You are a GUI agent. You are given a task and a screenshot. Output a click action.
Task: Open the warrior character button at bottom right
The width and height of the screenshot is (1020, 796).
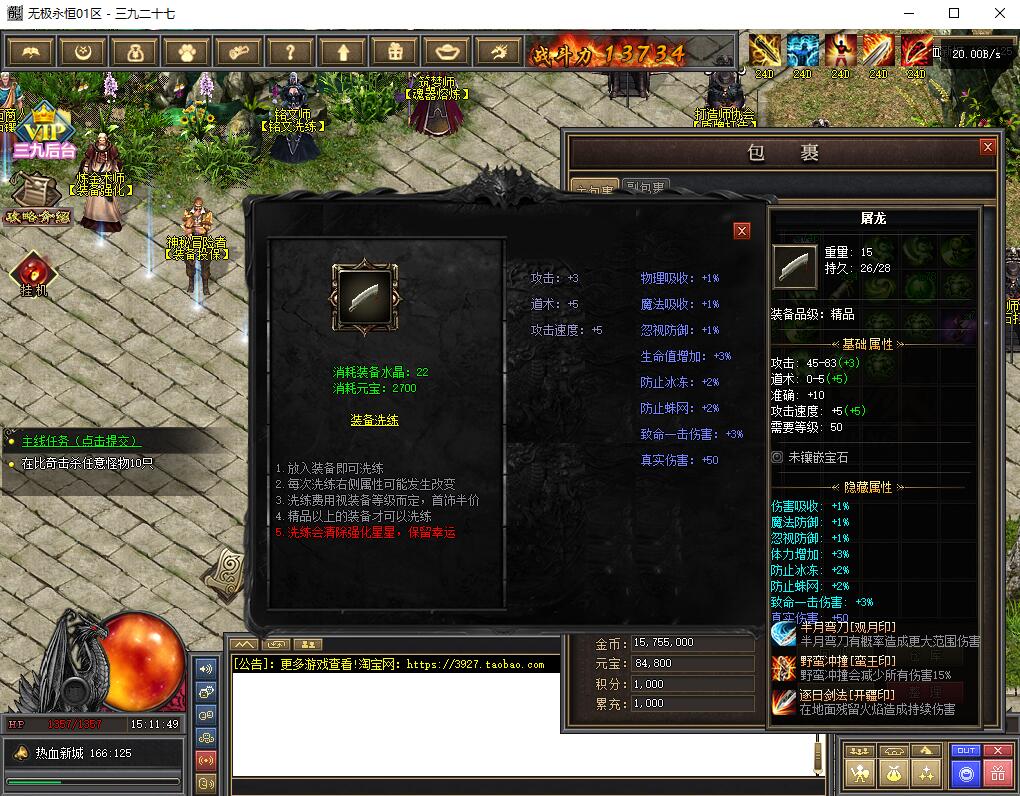(859, 771)
